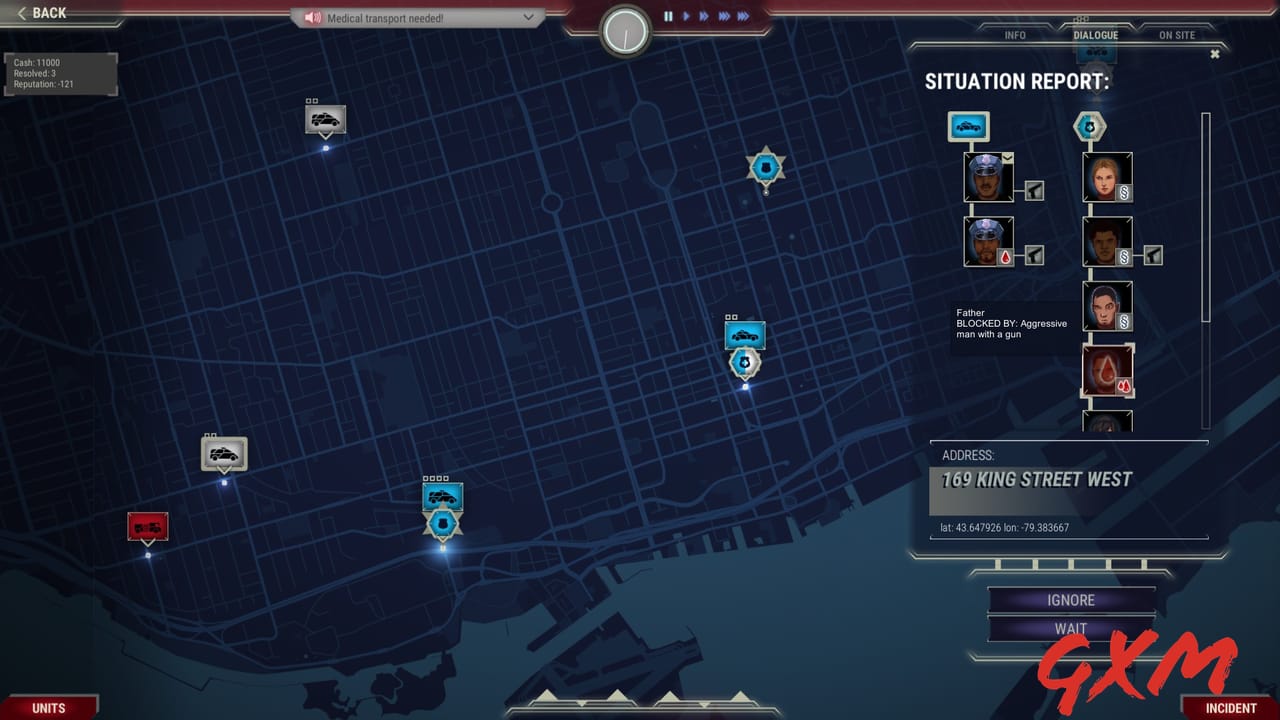
Task: Click the hexagonal police badge incident icon
Action: tap(1088, 124)
